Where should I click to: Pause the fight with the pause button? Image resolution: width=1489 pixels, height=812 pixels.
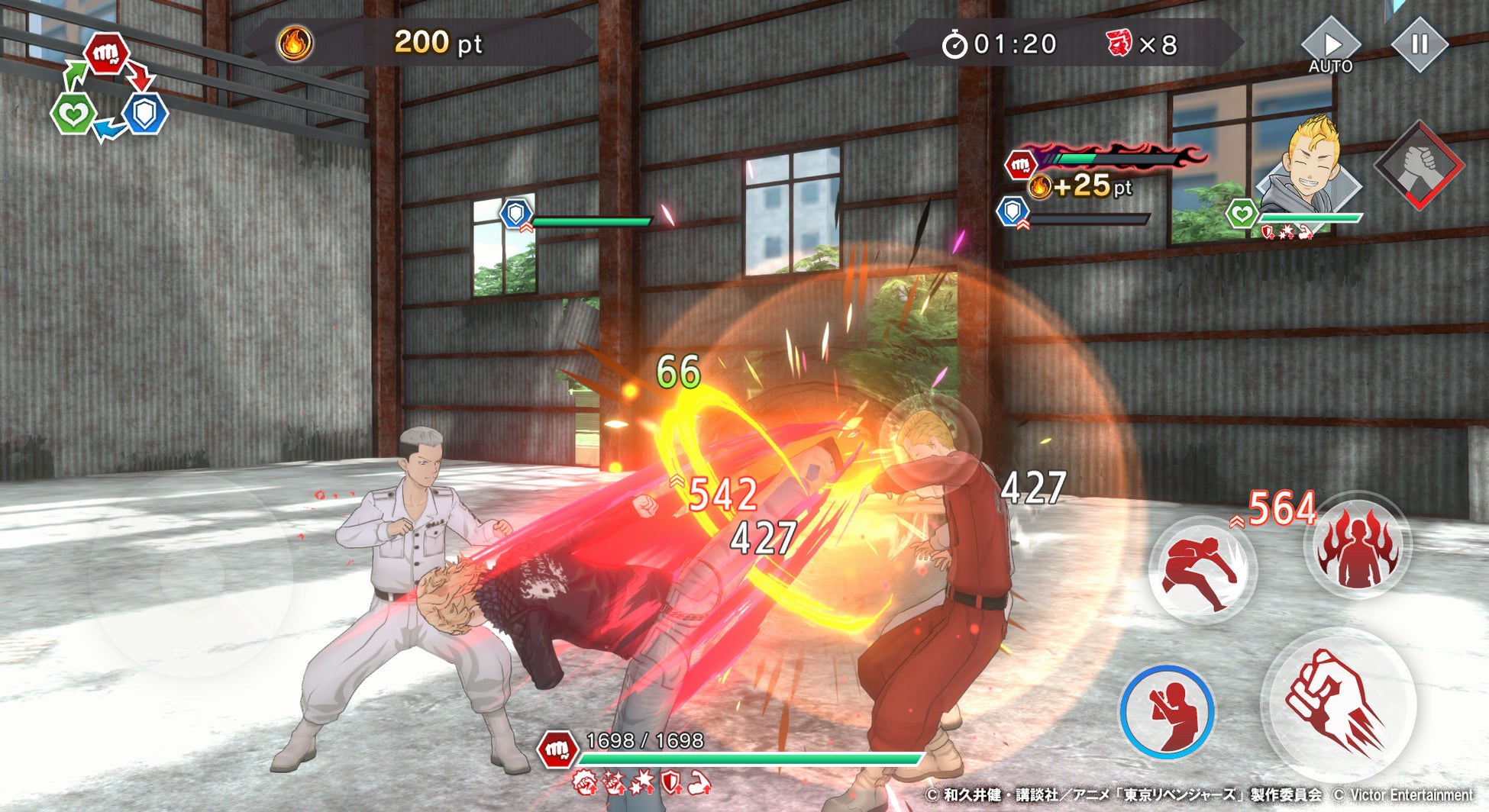pos(1419,44)
